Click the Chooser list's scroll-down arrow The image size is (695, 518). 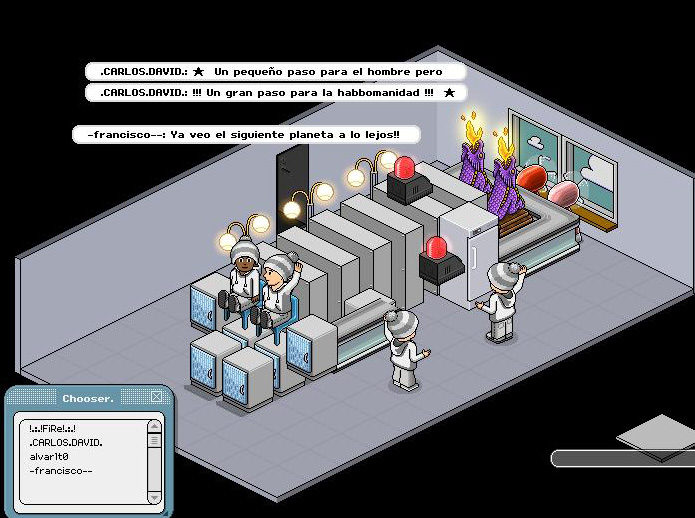click(x=154, y=496)
